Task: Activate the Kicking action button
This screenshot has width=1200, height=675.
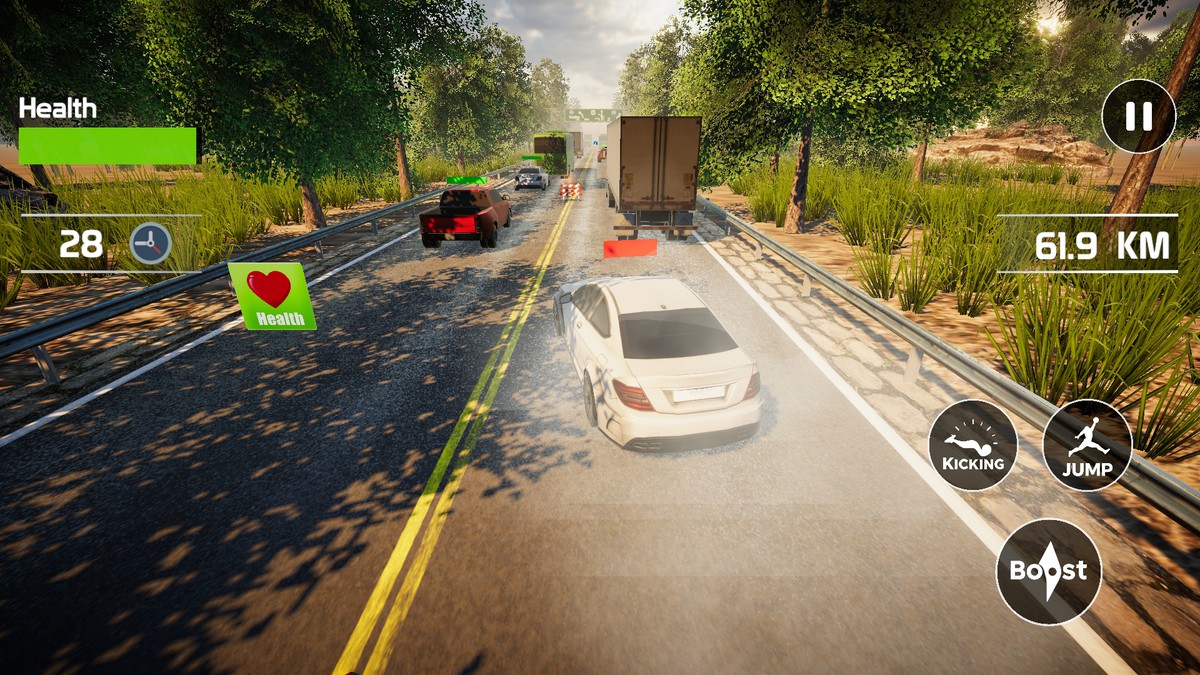Action: click(x=973, y=445)
